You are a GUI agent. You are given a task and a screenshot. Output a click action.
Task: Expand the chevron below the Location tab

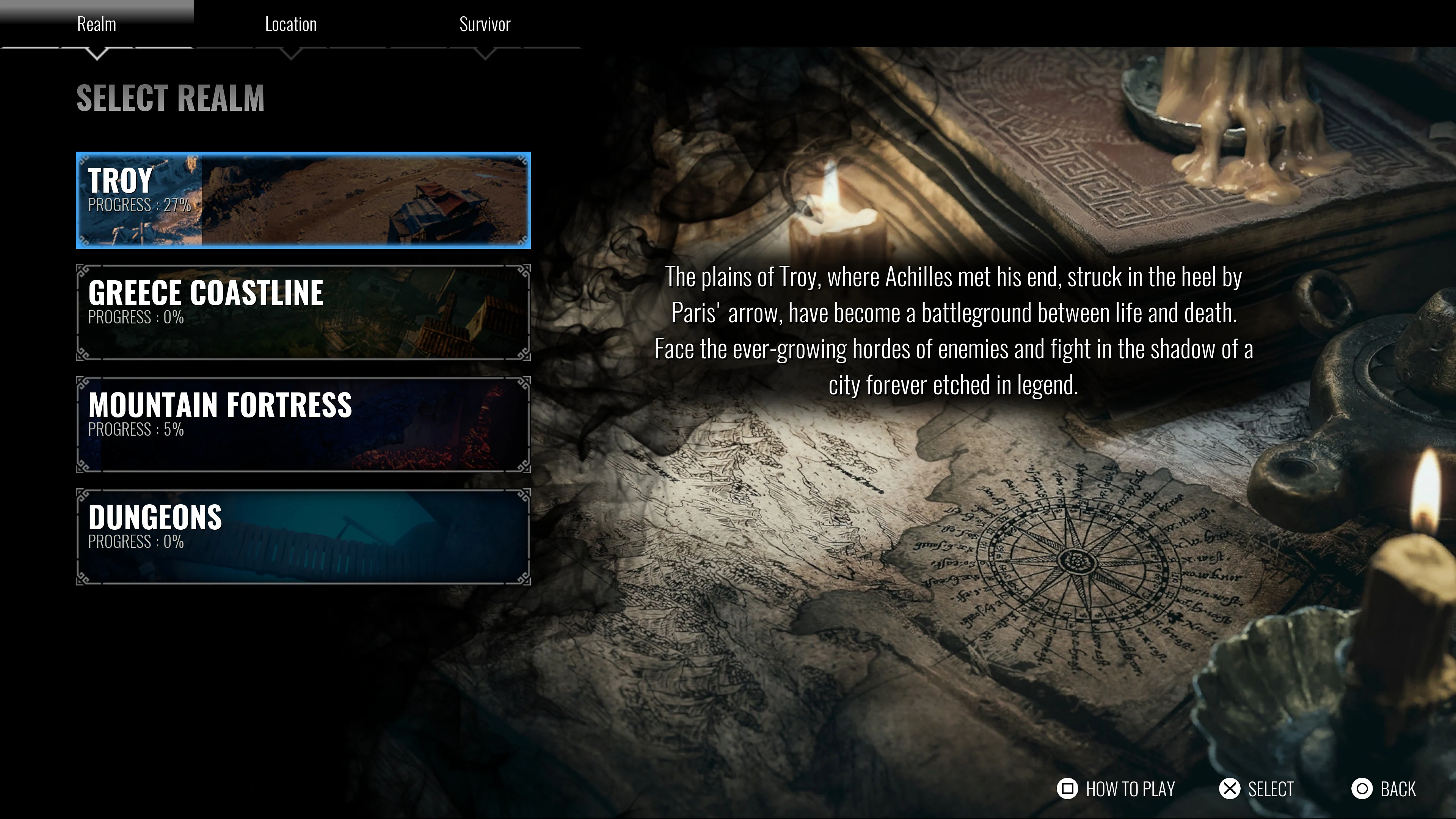point(290,54)
